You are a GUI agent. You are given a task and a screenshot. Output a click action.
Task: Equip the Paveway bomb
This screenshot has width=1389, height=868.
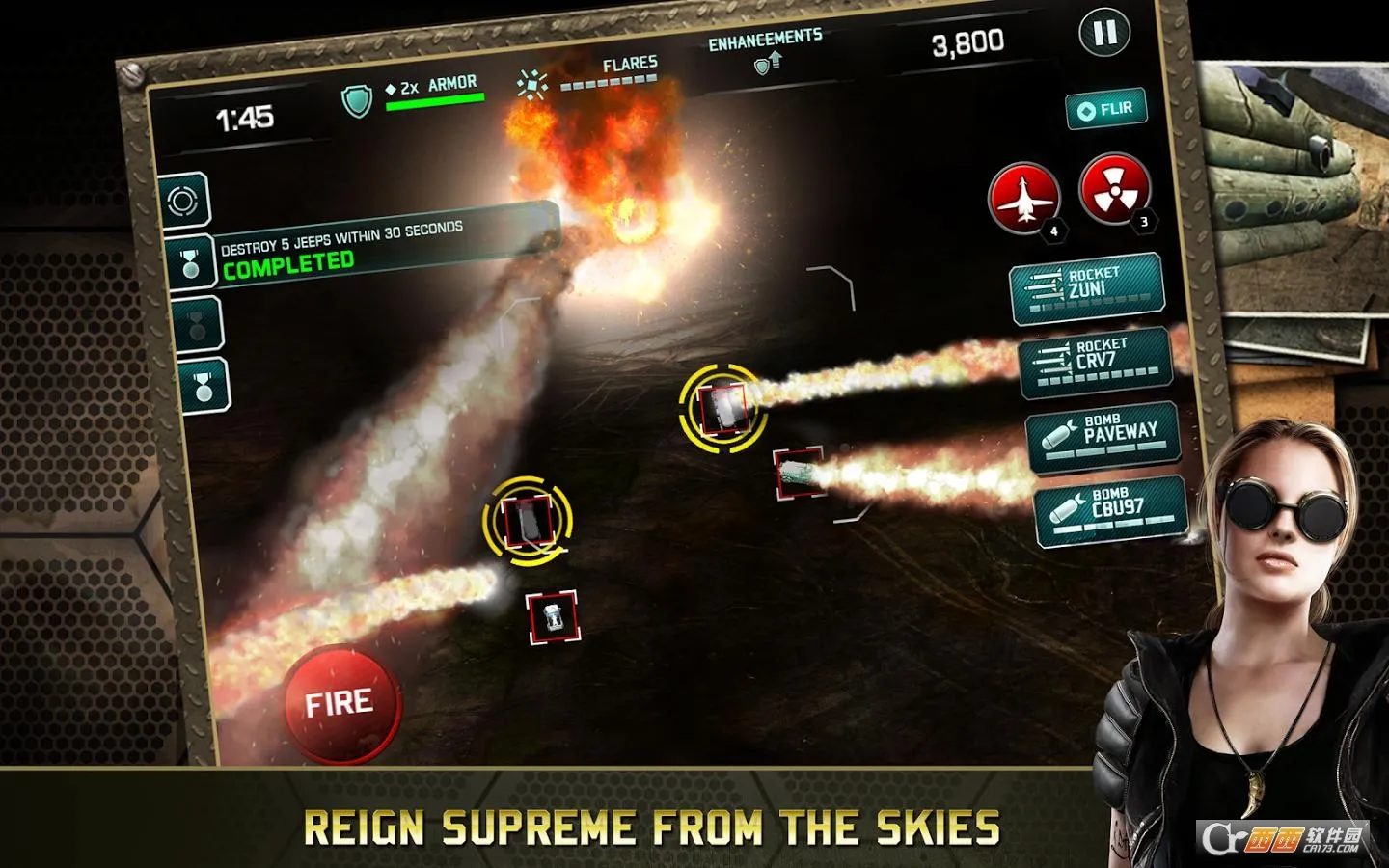(x=1103, y=435)
